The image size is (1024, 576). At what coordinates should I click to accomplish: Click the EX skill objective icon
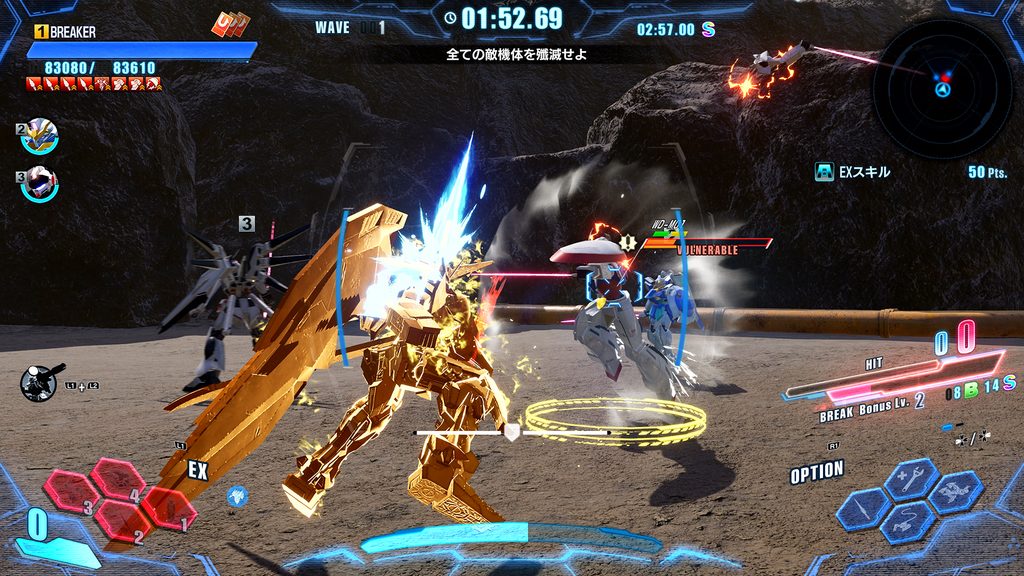(x=825, y=172)
